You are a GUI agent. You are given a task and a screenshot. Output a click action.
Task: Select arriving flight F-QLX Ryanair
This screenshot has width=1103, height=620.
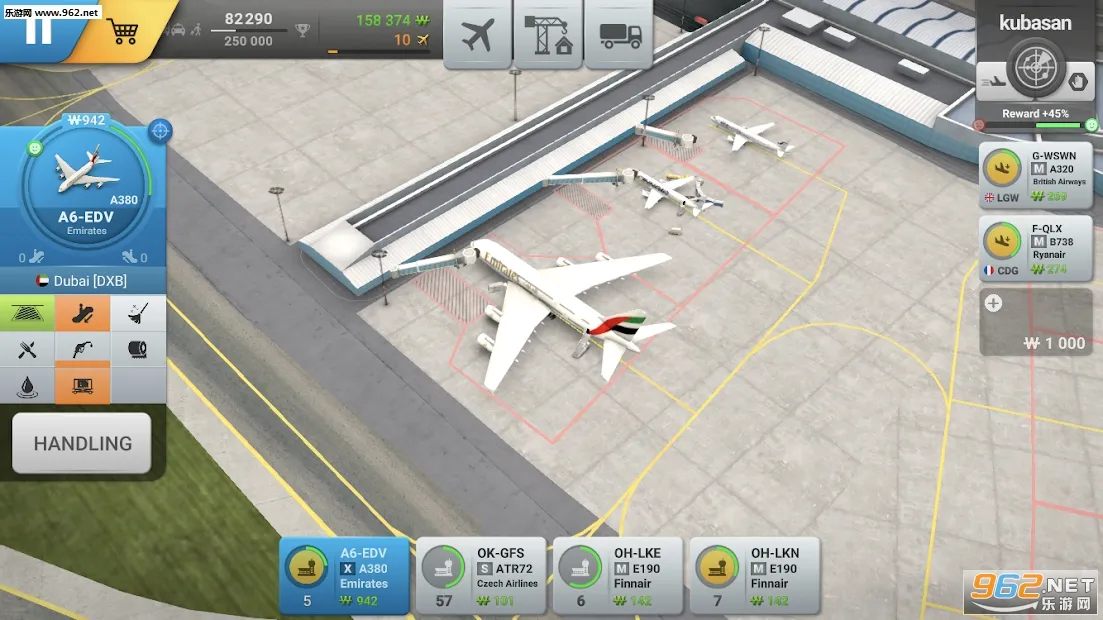click(1035, 249)
